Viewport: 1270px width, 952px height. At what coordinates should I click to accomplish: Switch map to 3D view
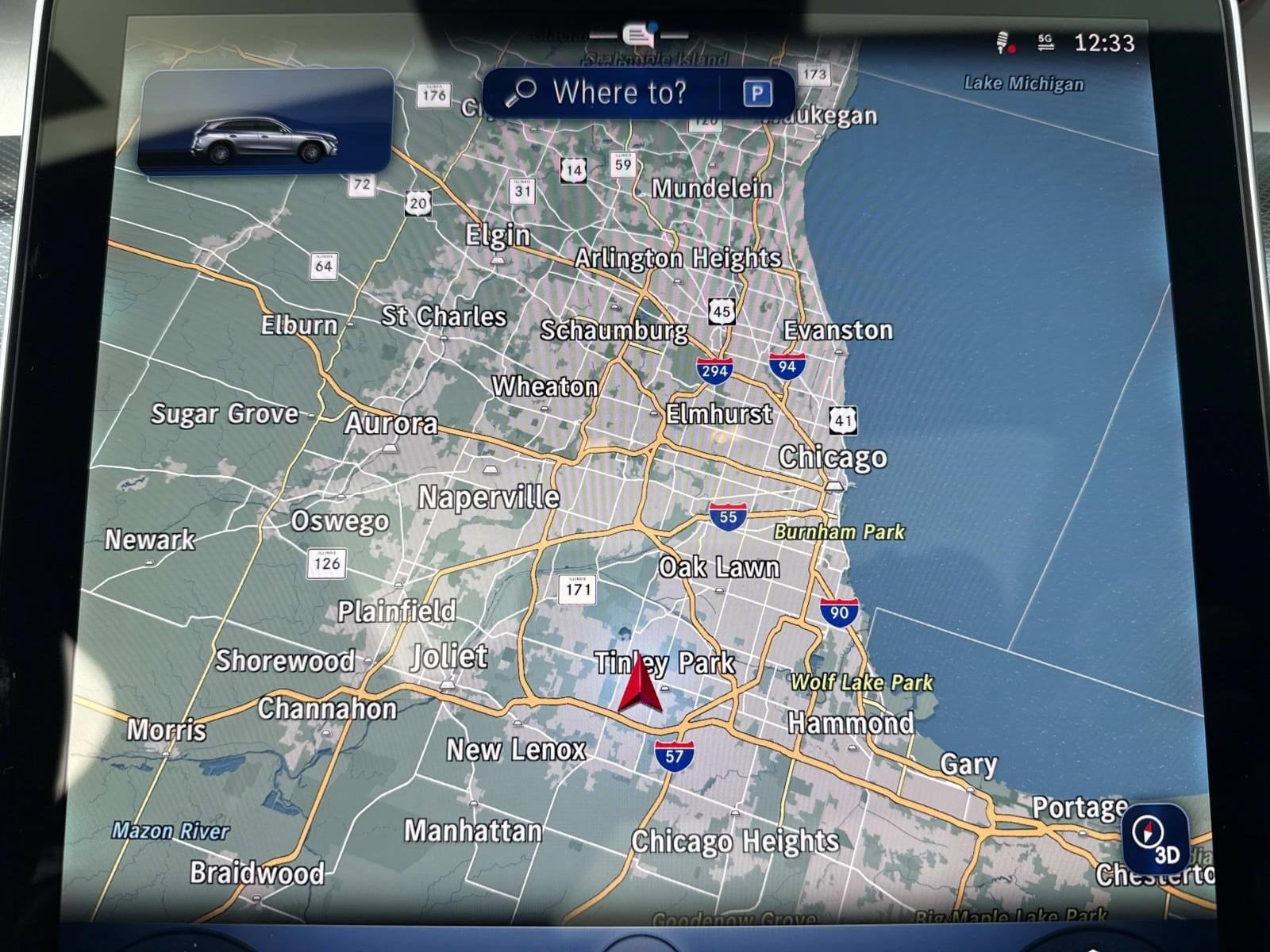point(1156,839)
